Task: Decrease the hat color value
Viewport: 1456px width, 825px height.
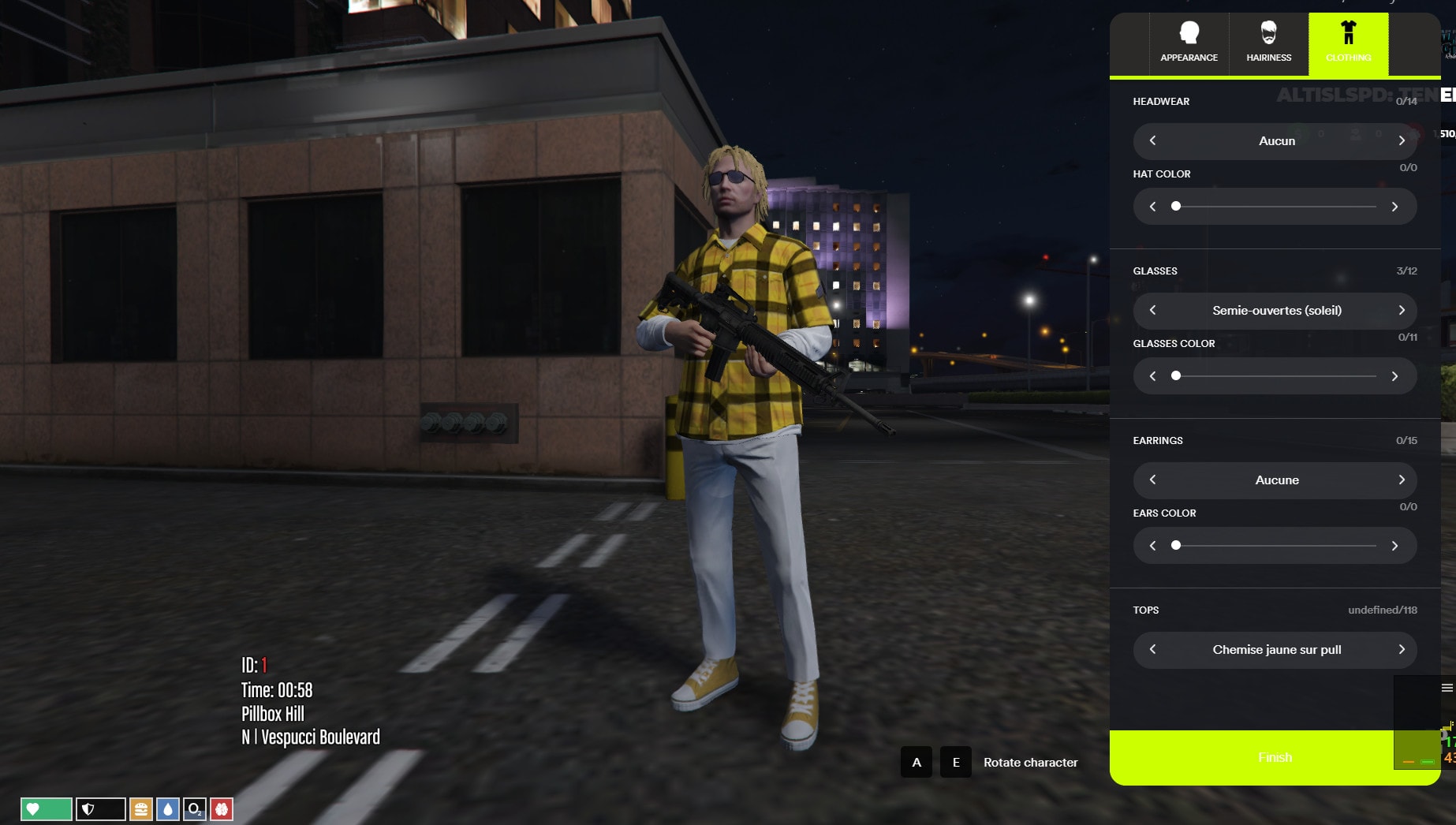Action: [x=1153, y=207]
